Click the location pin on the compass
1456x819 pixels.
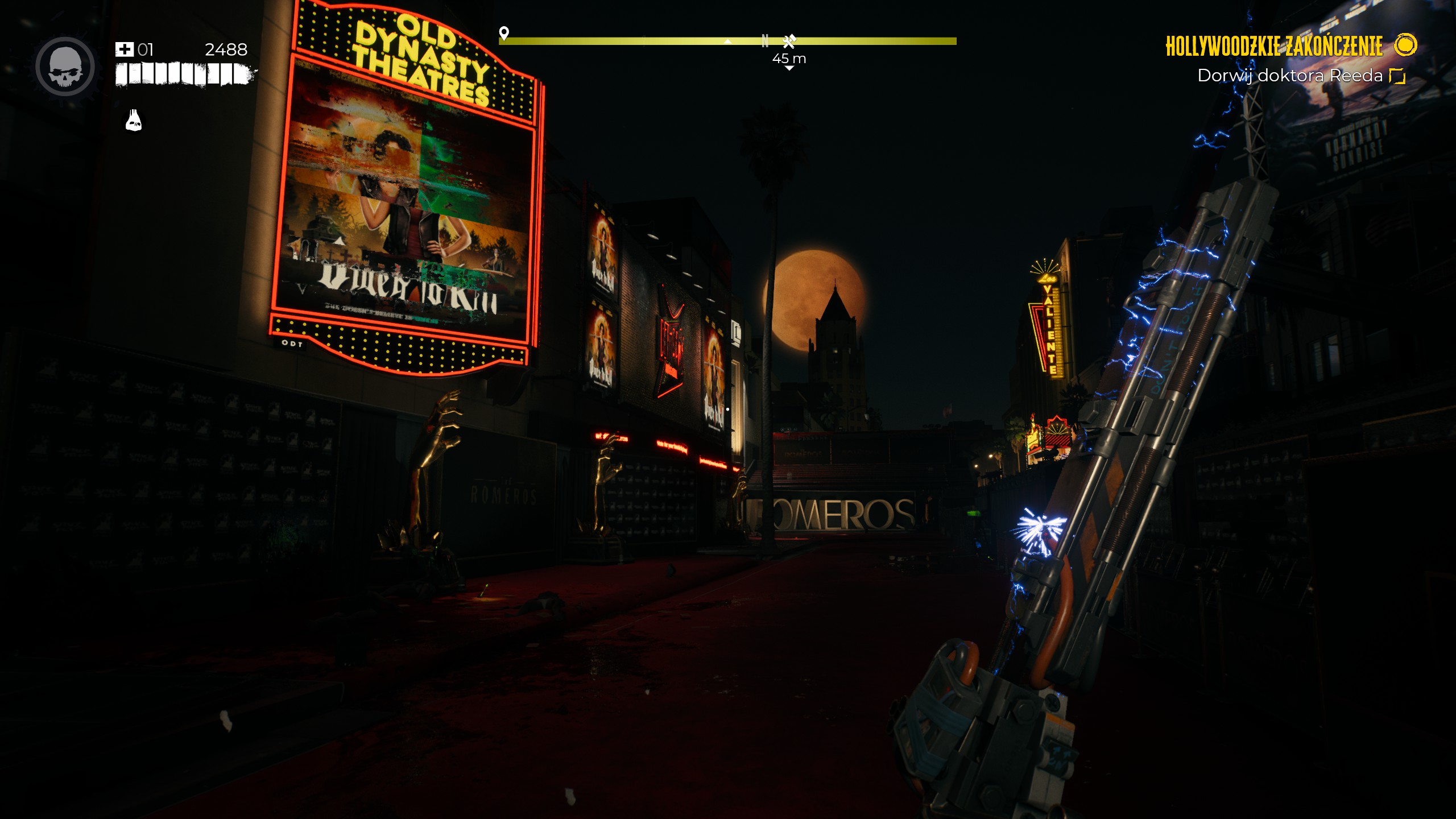coord(503,33)
